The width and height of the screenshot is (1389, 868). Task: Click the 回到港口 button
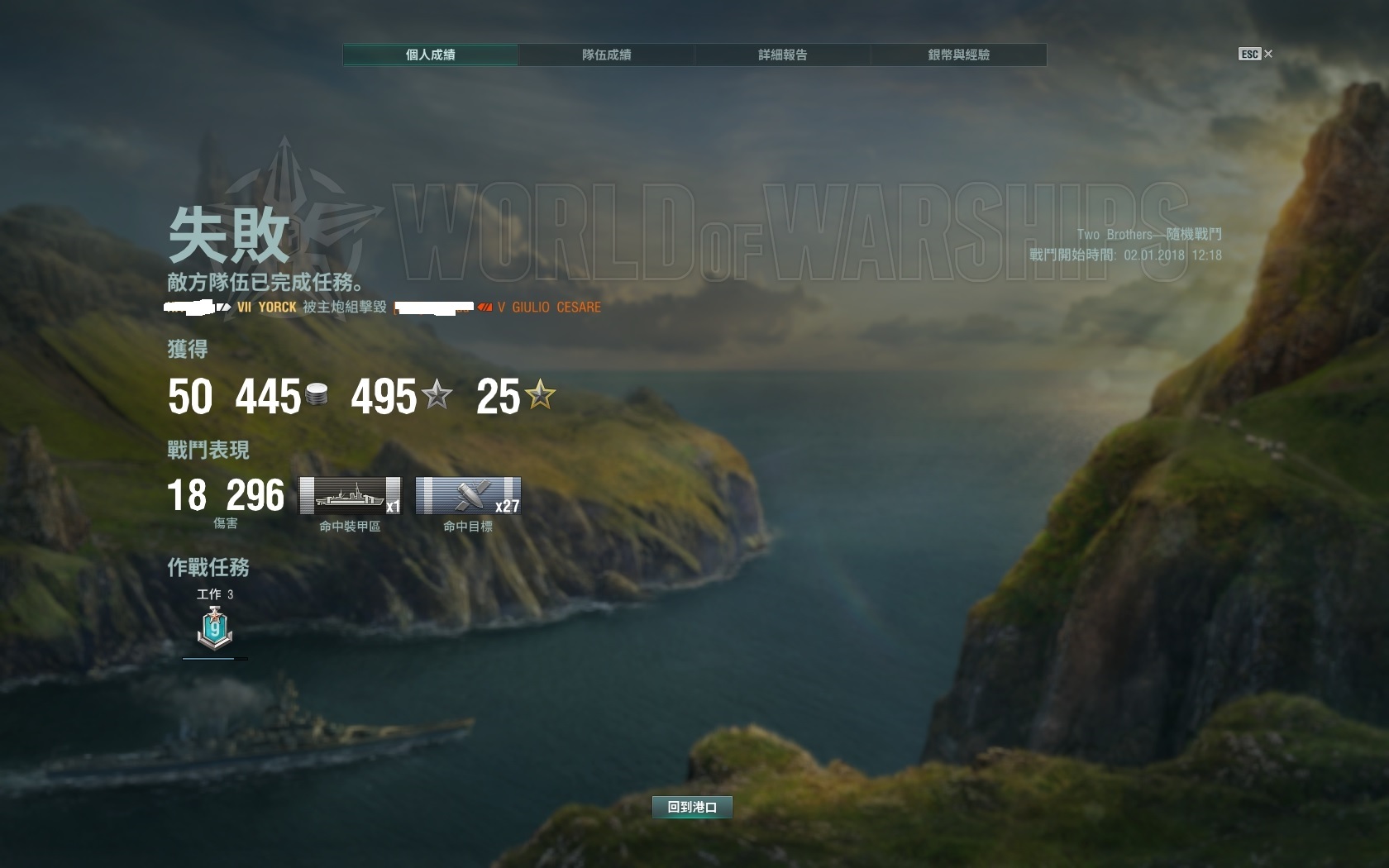(692, 807)
